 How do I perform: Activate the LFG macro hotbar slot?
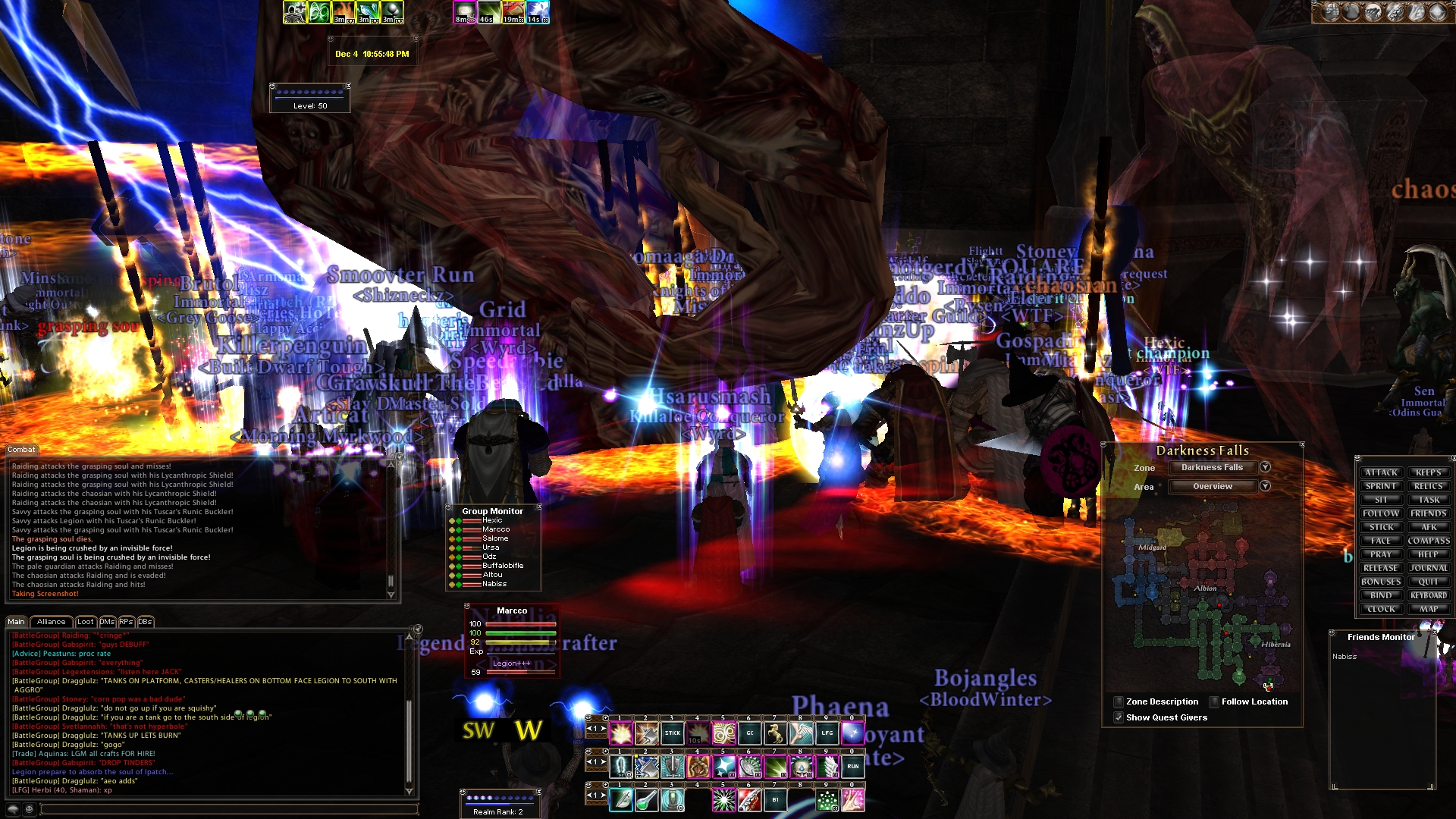827,733
